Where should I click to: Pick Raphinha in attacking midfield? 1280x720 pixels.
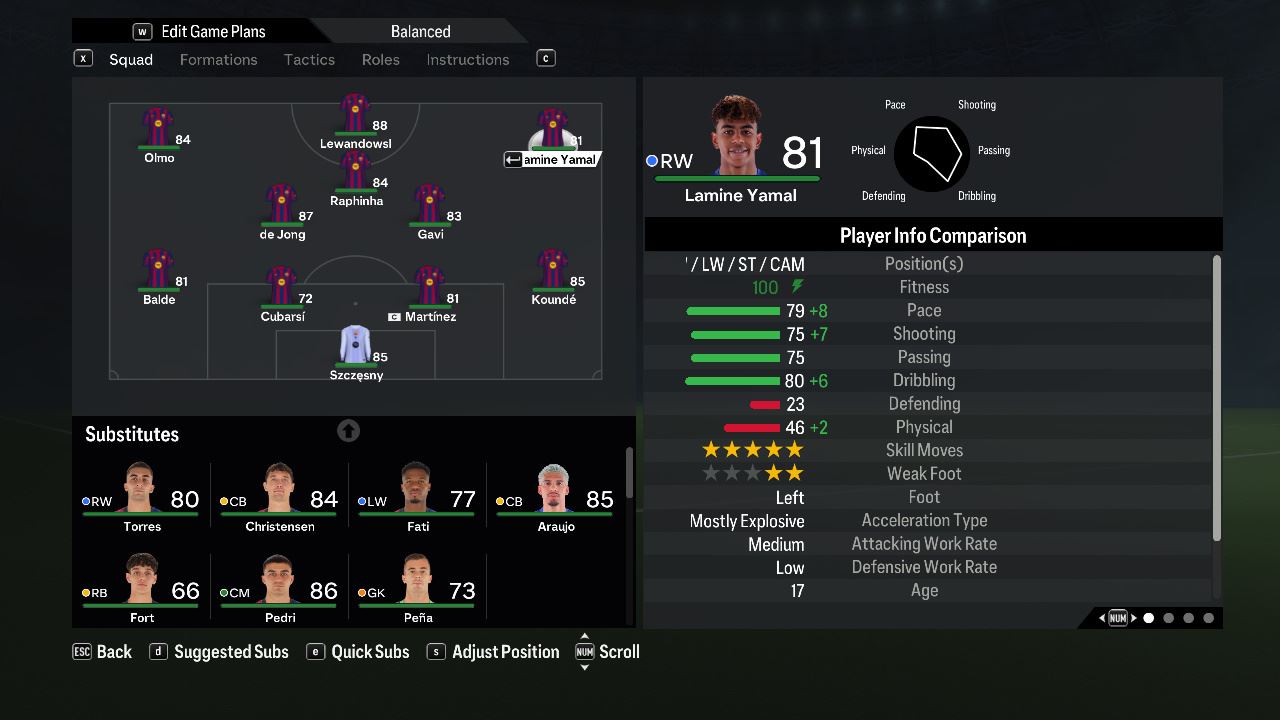pos(356,177)
